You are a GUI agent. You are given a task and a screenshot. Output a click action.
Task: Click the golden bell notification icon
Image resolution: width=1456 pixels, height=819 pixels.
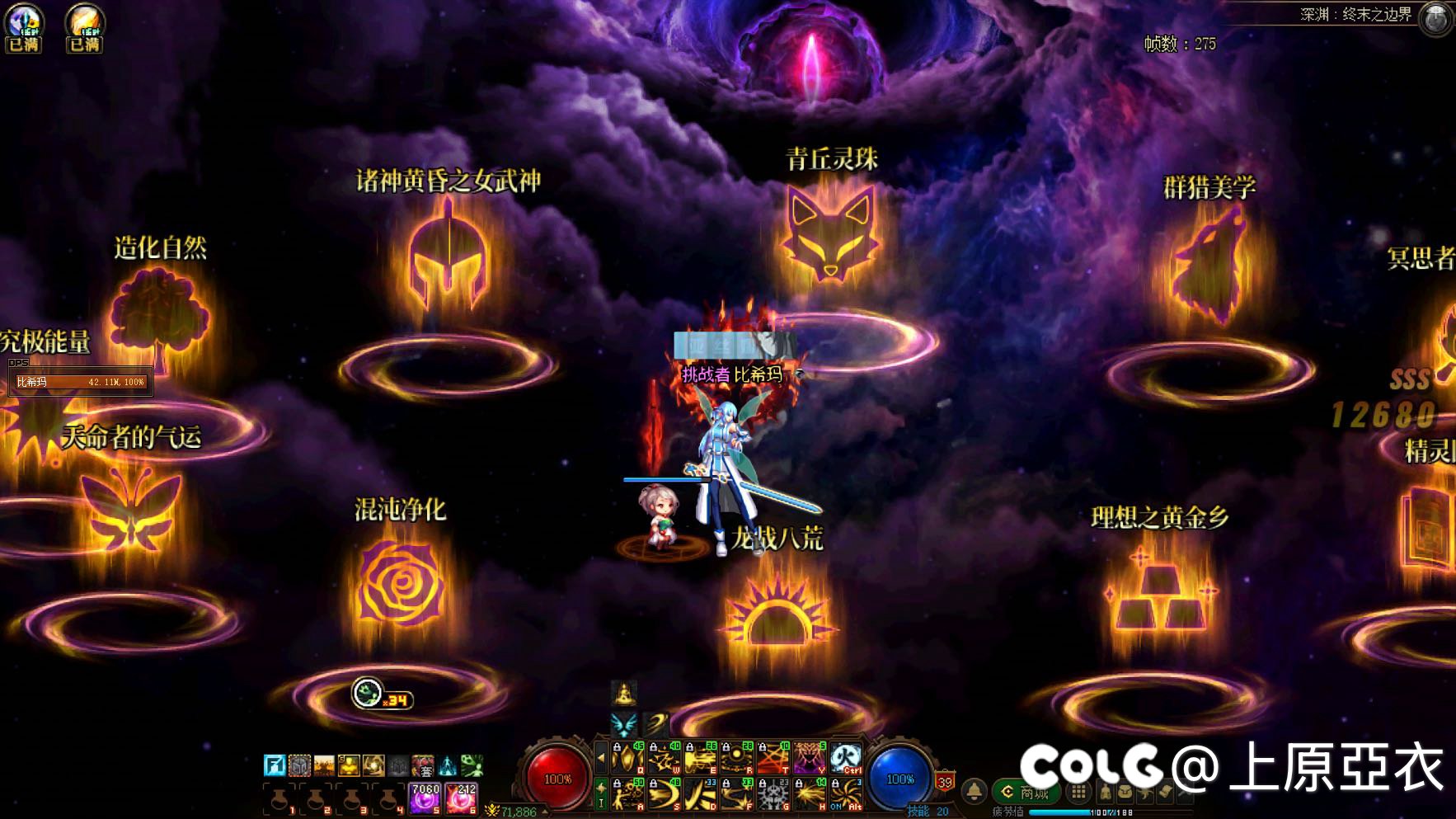pyautogui.click(x=974, y=791)
